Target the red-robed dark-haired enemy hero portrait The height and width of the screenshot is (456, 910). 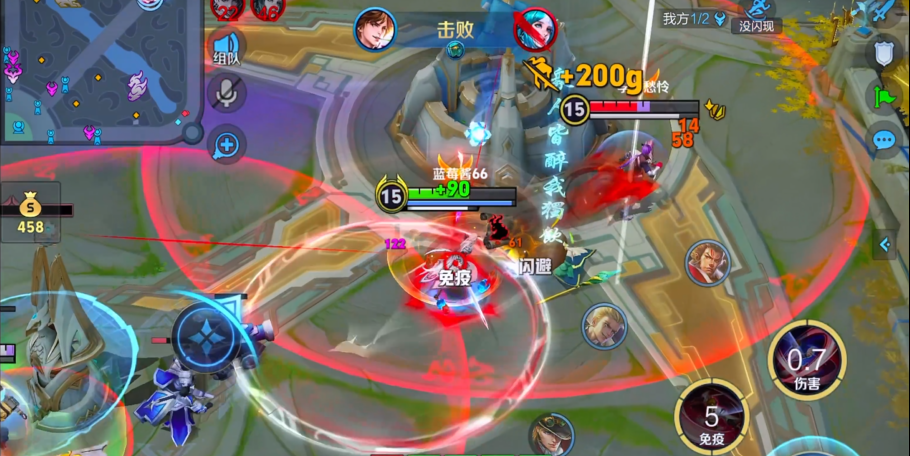[x=707, y=262]
